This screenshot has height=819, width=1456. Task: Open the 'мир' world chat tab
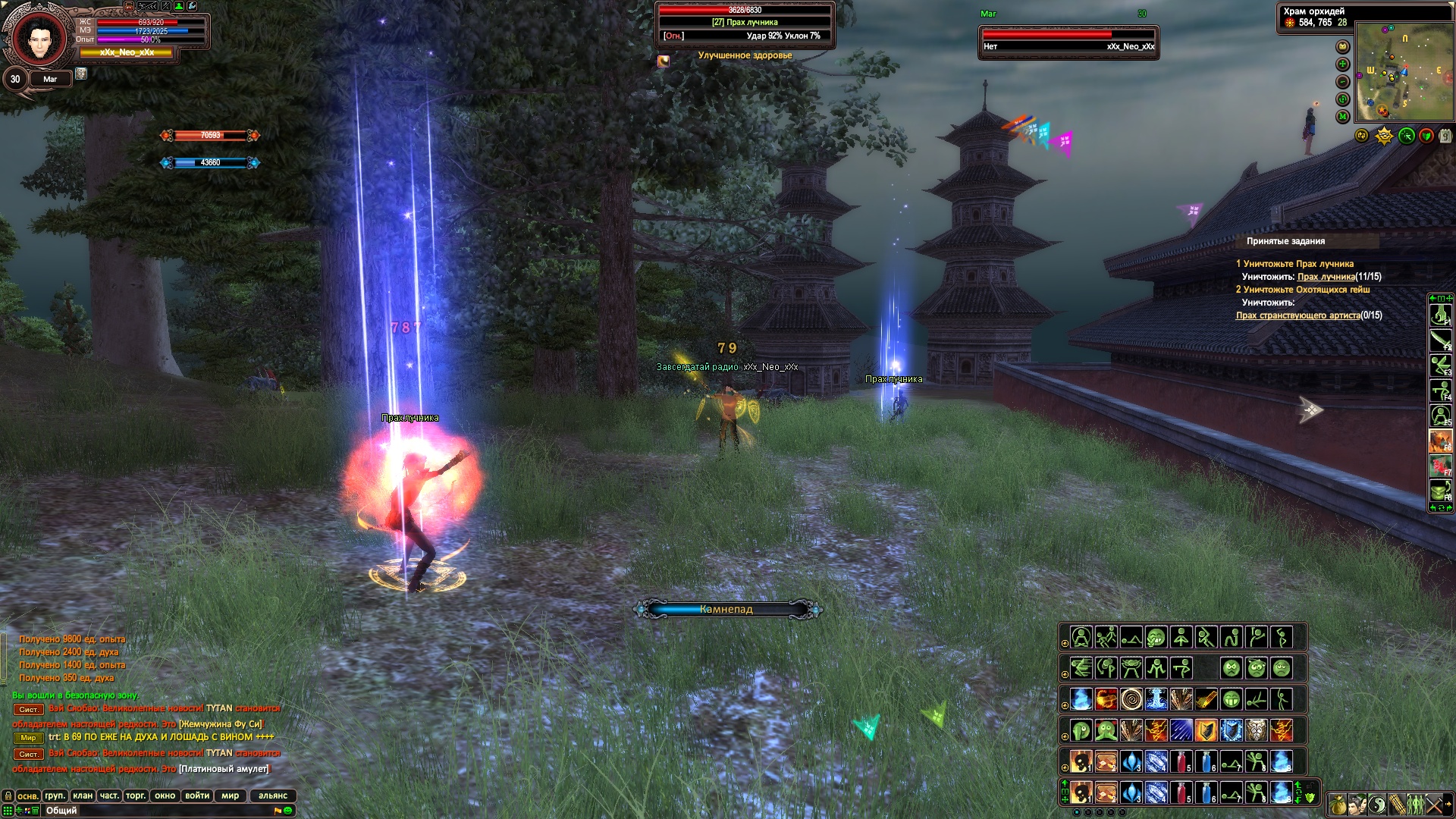231,795
